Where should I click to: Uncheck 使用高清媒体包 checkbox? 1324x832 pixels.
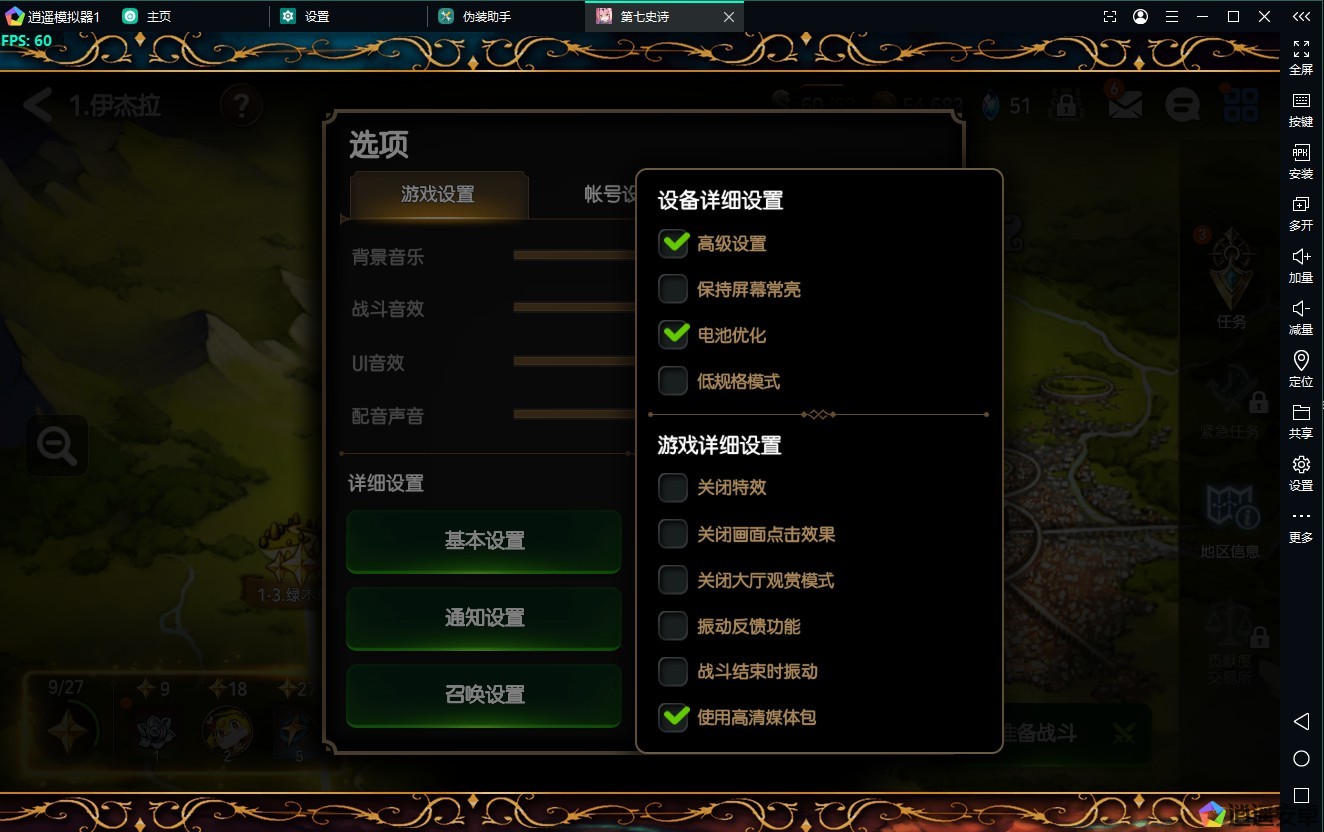(673, 717)
